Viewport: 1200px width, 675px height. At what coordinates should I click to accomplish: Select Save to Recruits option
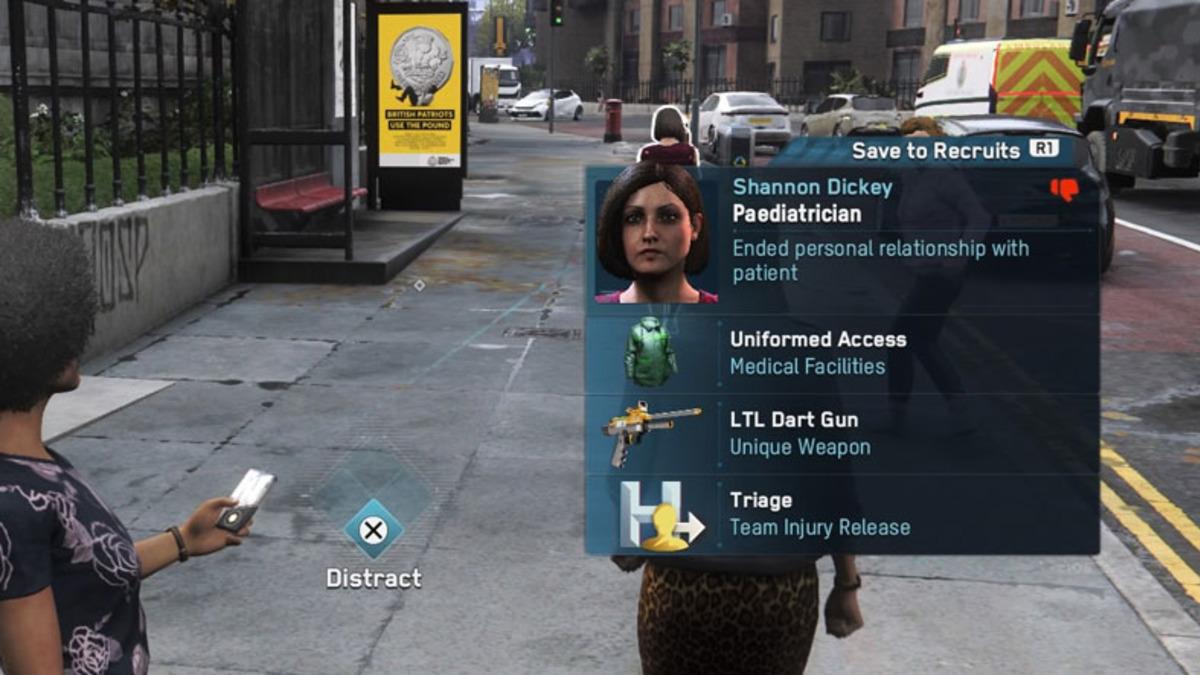(953, 151)
